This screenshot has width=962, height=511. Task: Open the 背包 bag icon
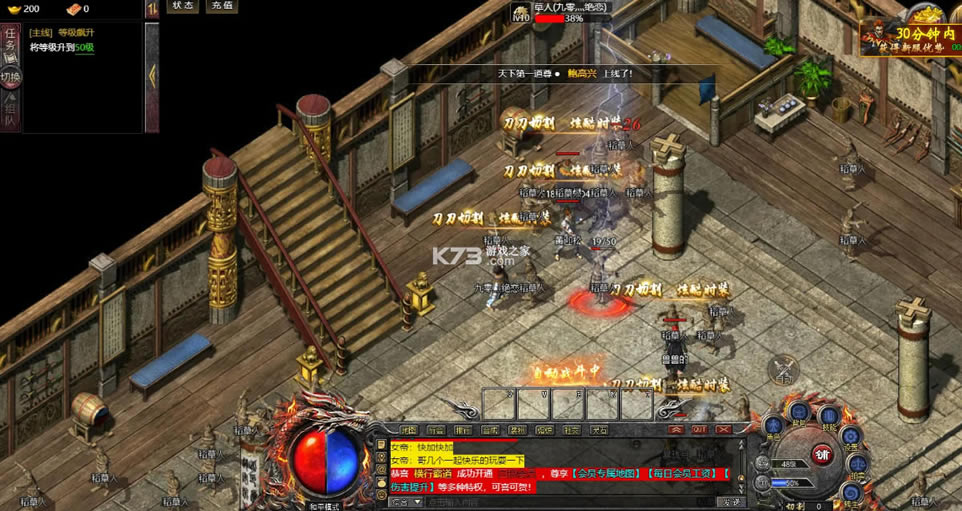(x=799, y=411)
